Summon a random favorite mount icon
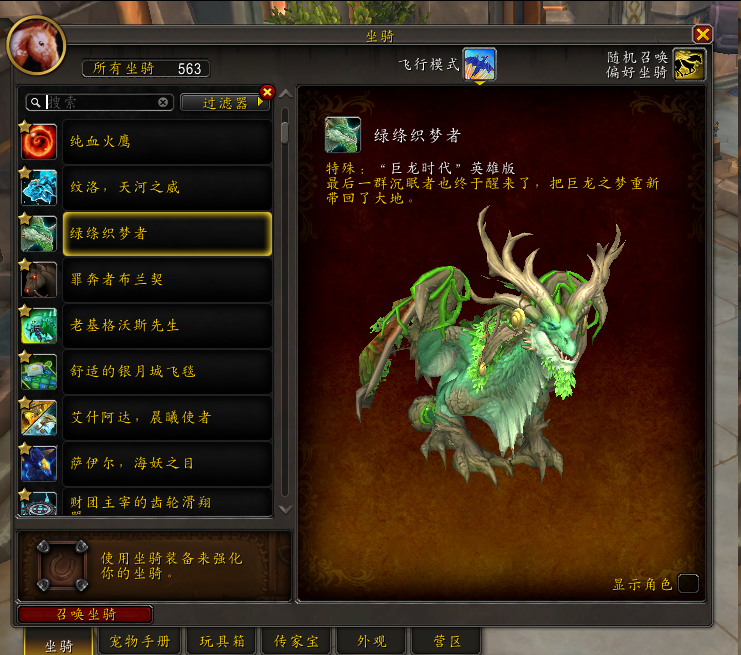 688,65
